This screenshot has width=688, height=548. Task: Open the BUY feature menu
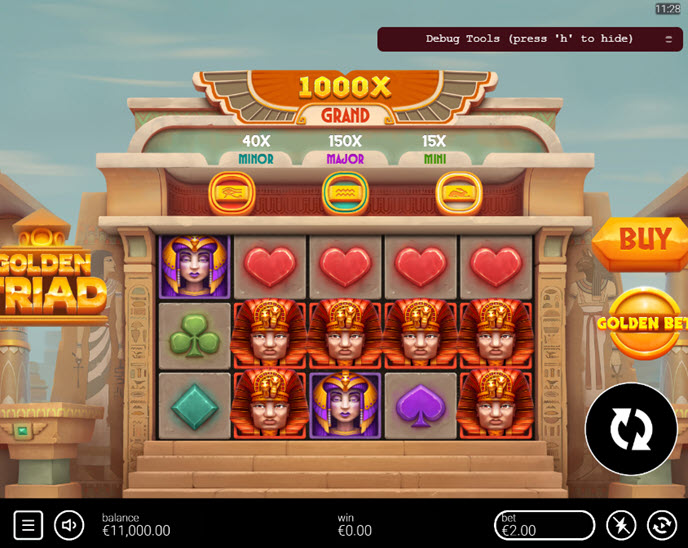click(x=643, y=240)
